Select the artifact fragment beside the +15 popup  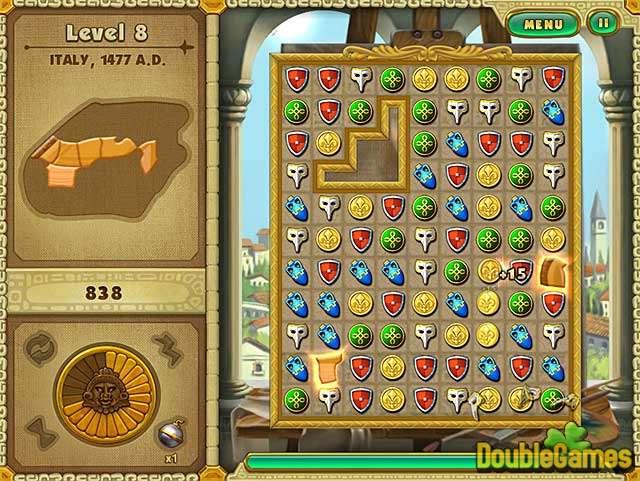[x=553, y=272]
